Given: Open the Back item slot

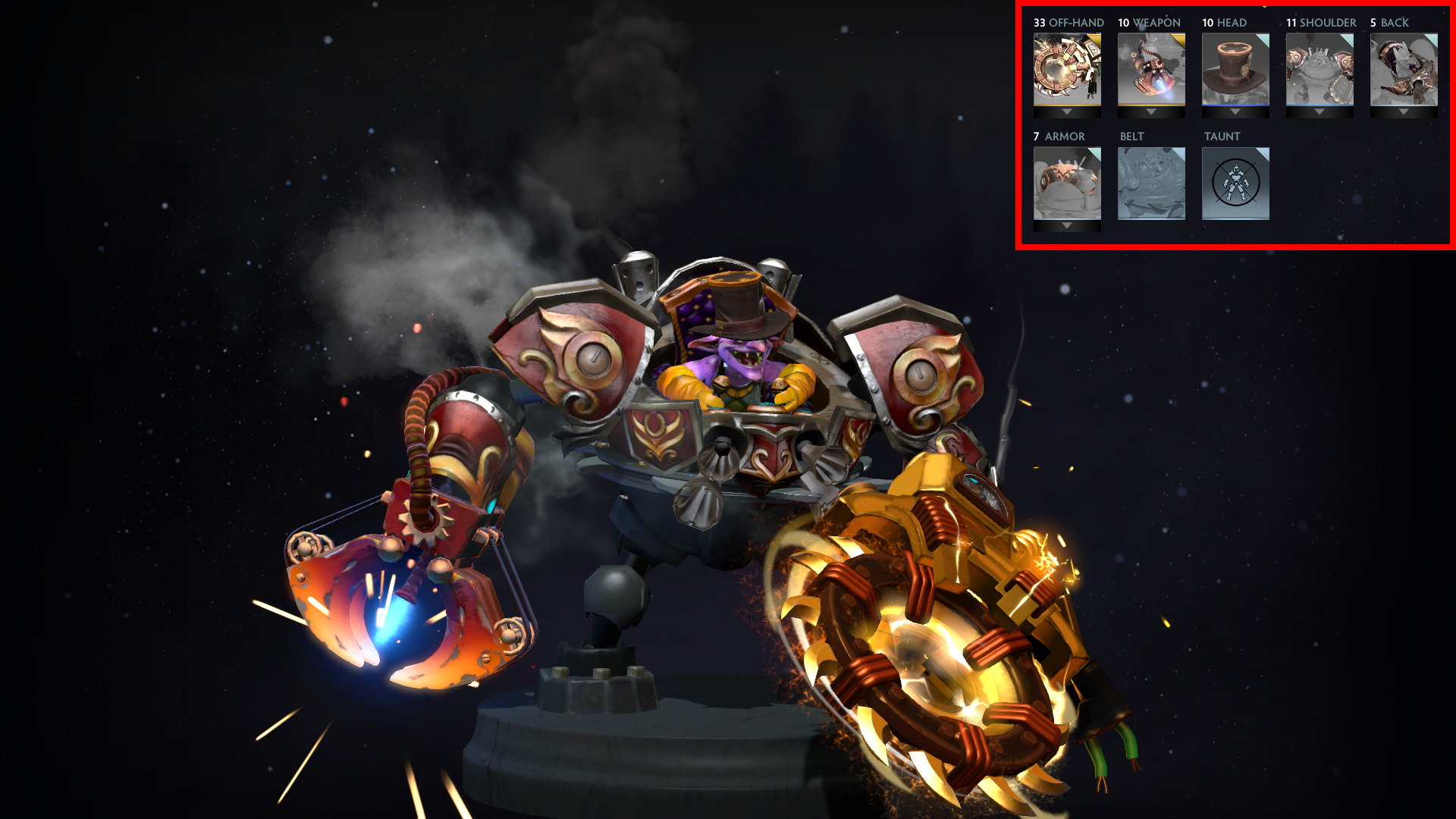Looking at the screenshot, I should tap(1404, 69).
